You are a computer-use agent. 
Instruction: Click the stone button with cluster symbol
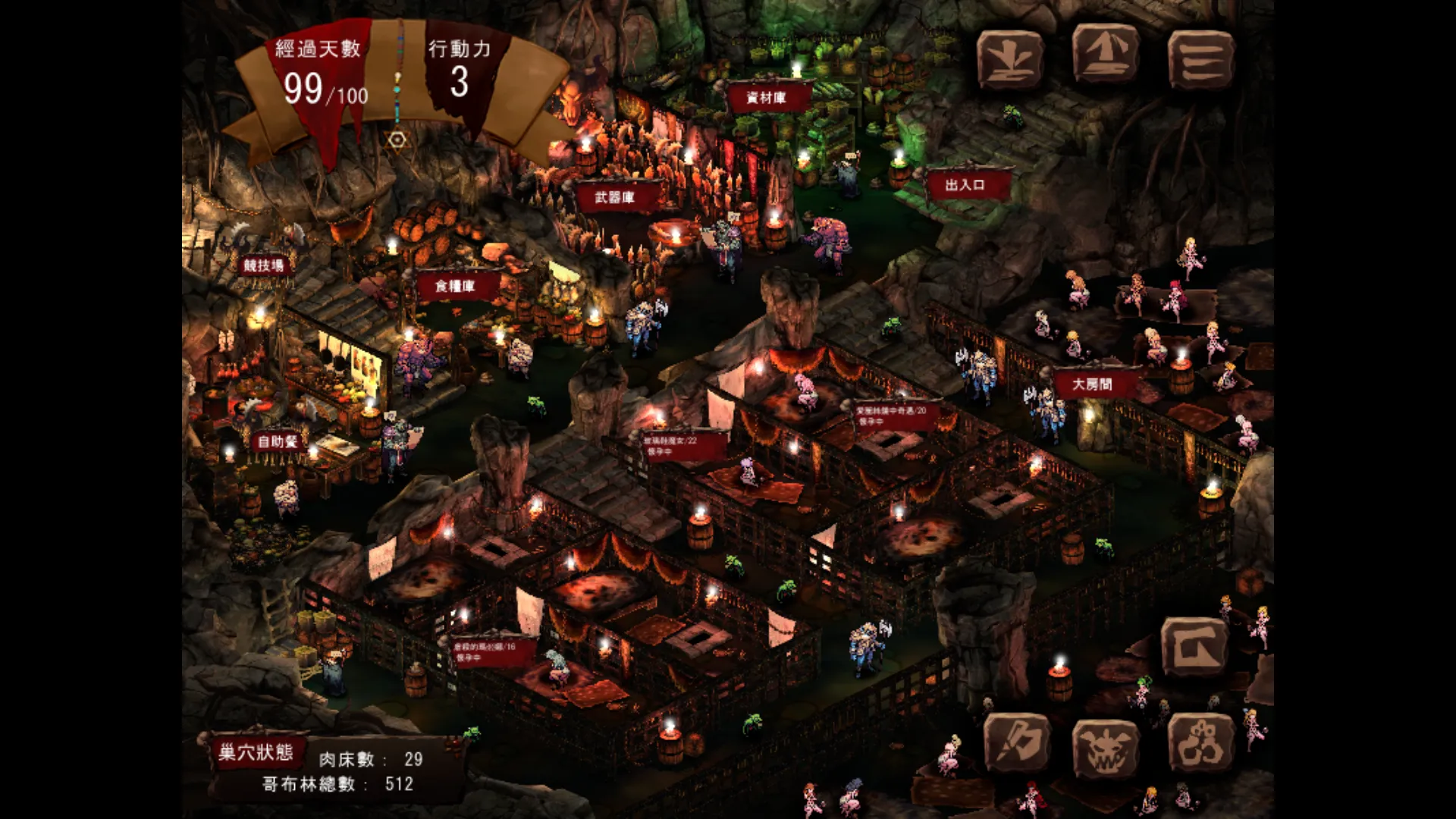(1200, 745)
